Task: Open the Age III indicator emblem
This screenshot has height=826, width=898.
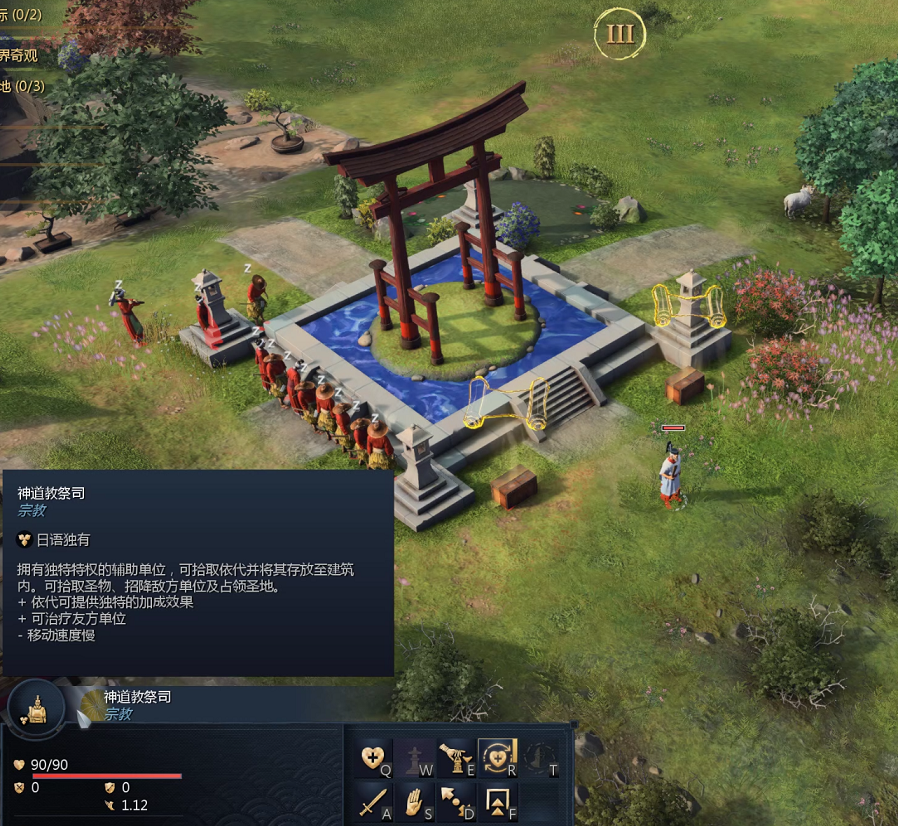Action: coord(620,34)
